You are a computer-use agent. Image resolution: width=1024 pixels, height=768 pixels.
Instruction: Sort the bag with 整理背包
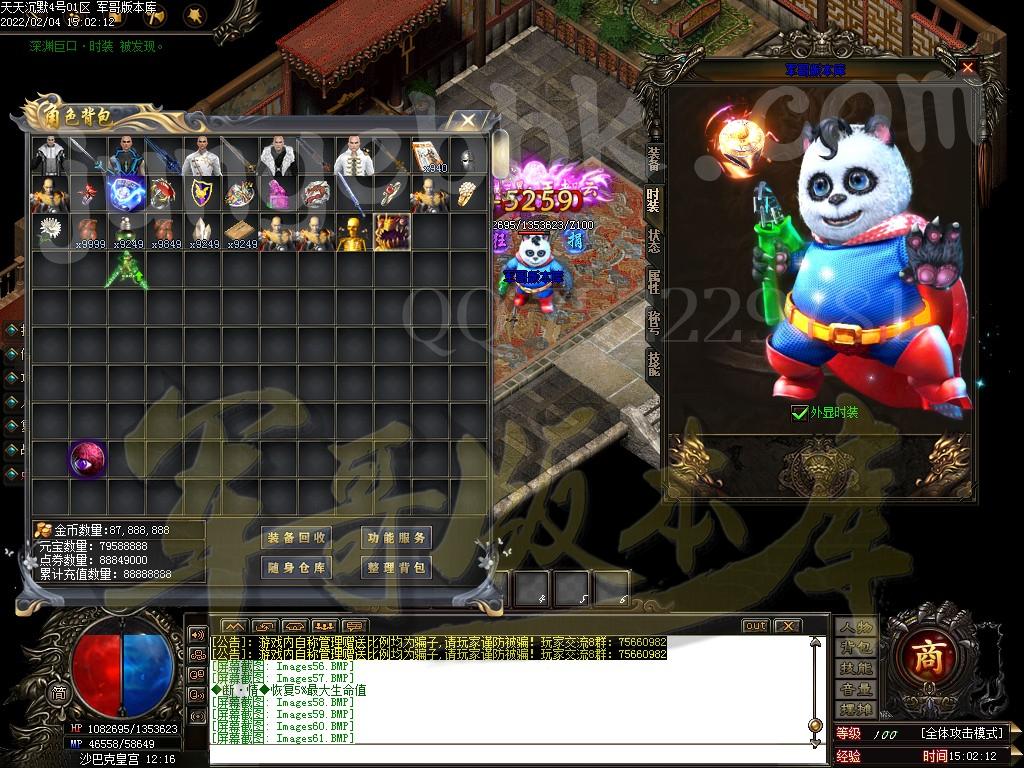tap(396, 567)
